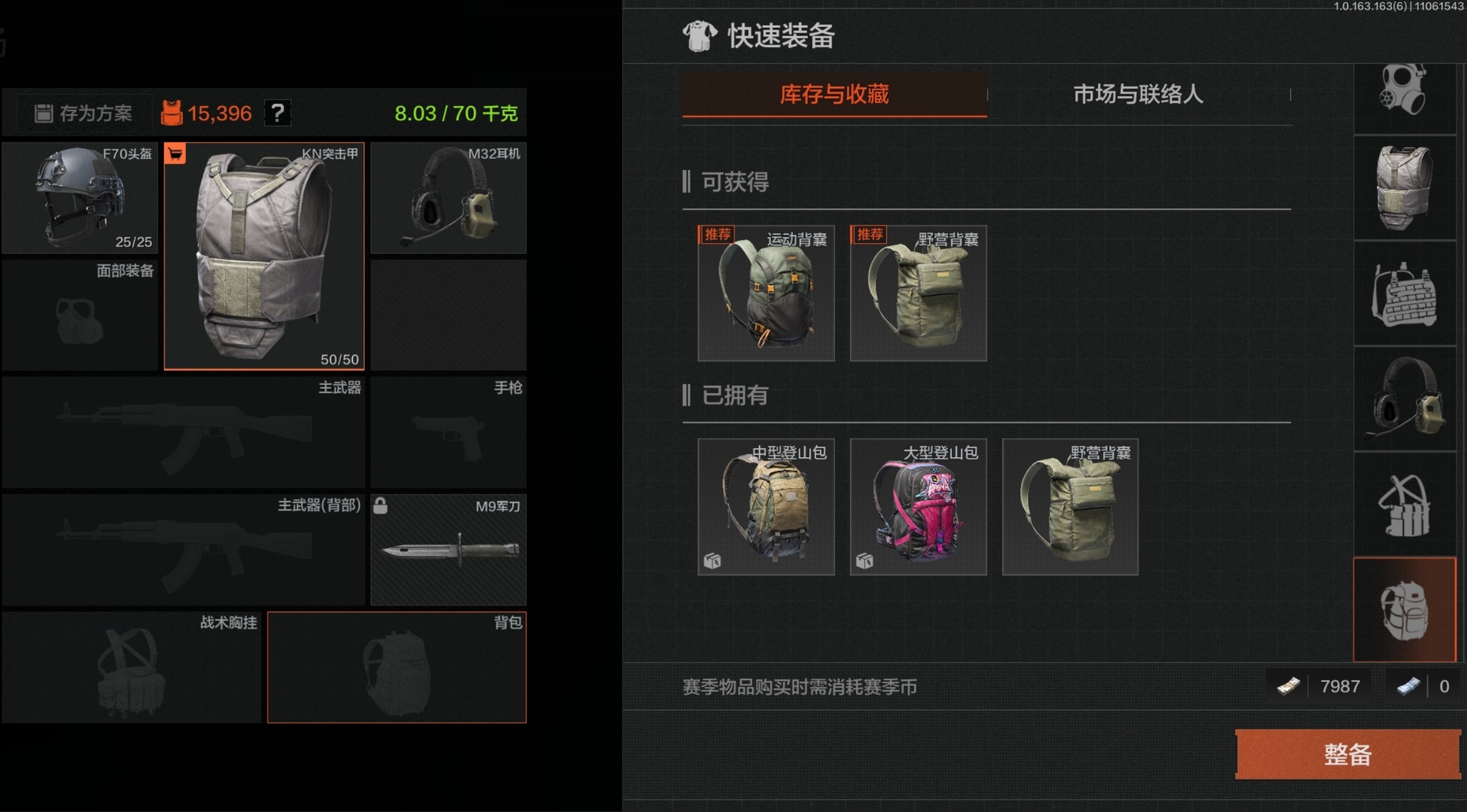This screenshot has height=812, width=1467.
Task: Select the F70头盔 helmet slot
Action: point(80,198)
